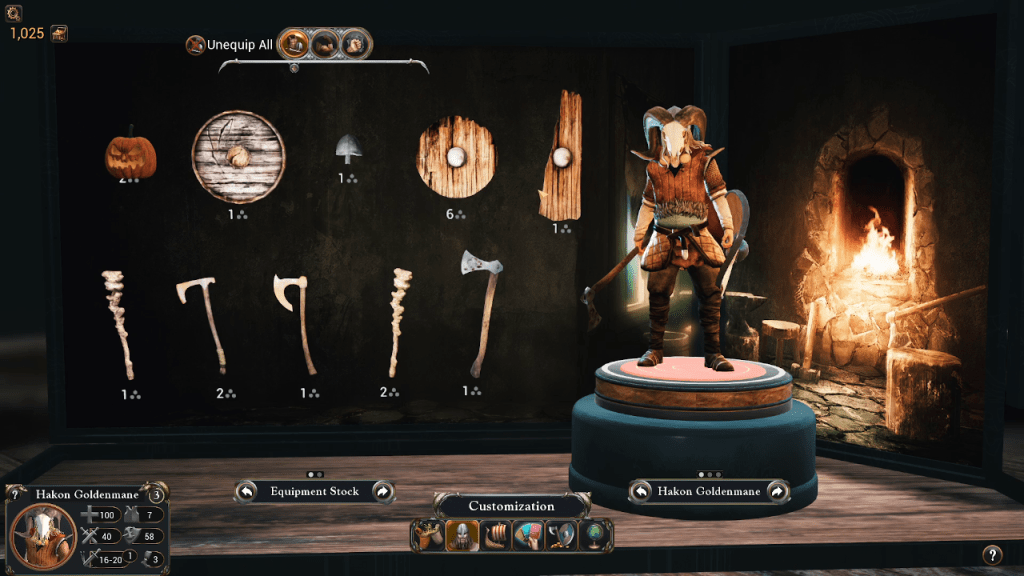Image resolution: width=1024 pixels, height=576 pixels.
Task: Select the steel-headed axe
Action: tap(480, 311)
